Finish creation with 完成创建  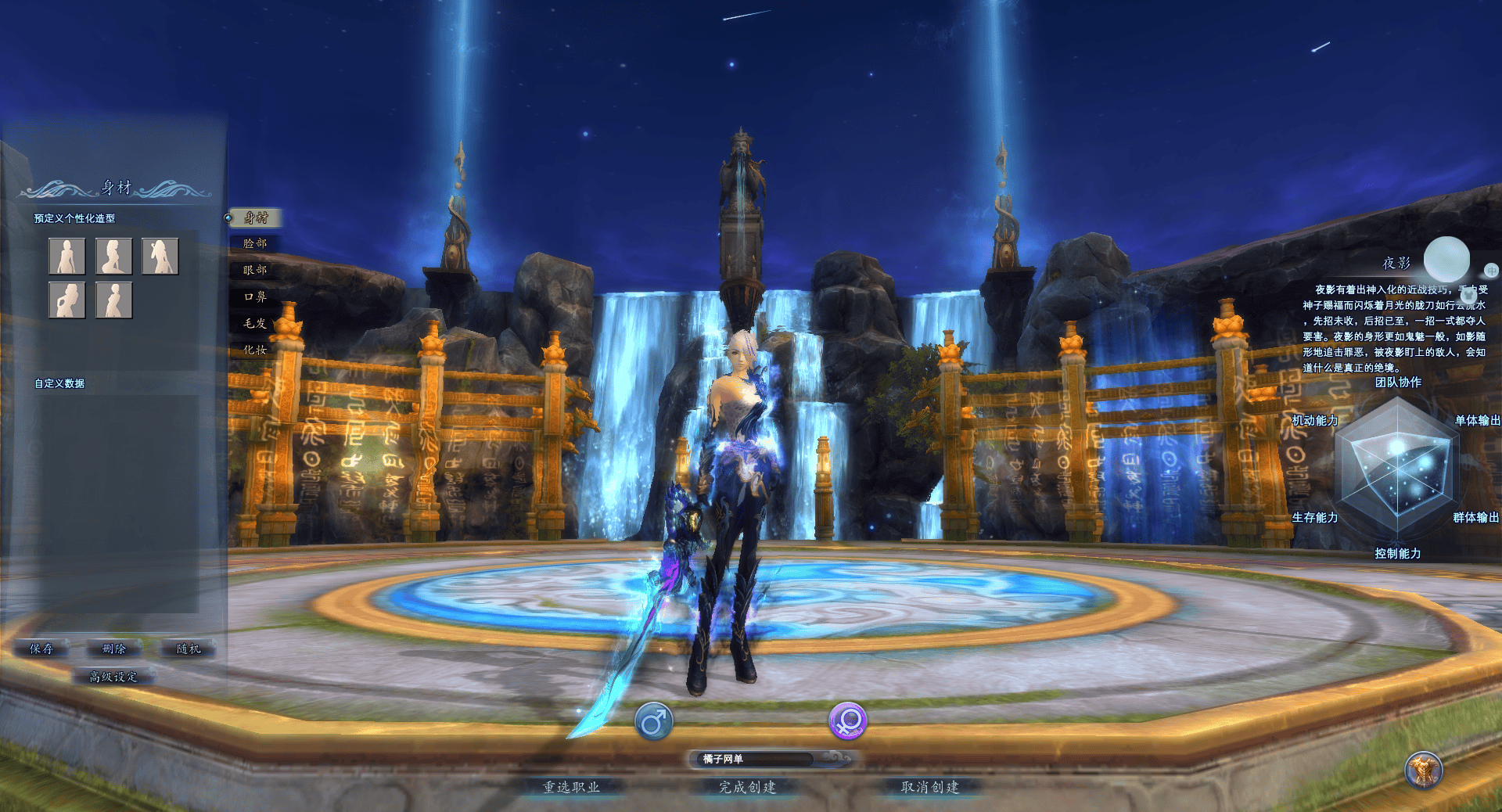coord(748,787)
